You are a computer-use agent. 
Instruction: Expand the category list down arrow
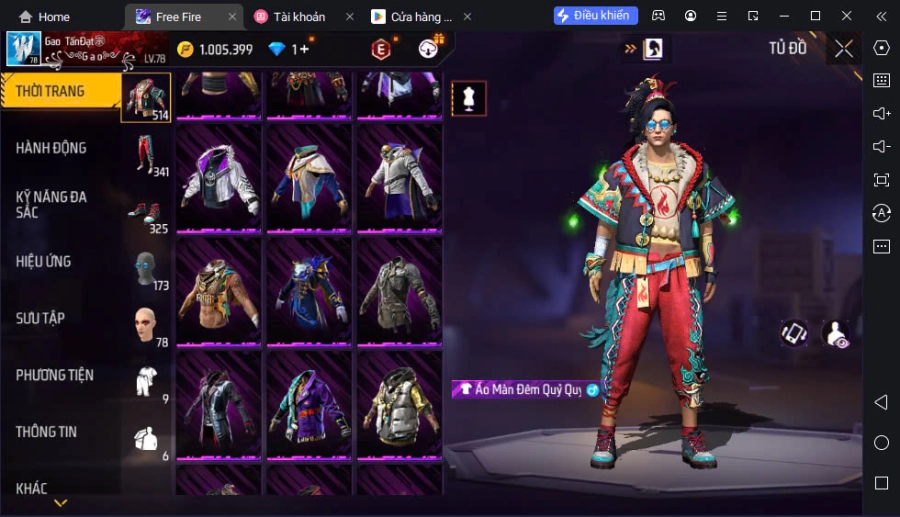tap(60, 503)
